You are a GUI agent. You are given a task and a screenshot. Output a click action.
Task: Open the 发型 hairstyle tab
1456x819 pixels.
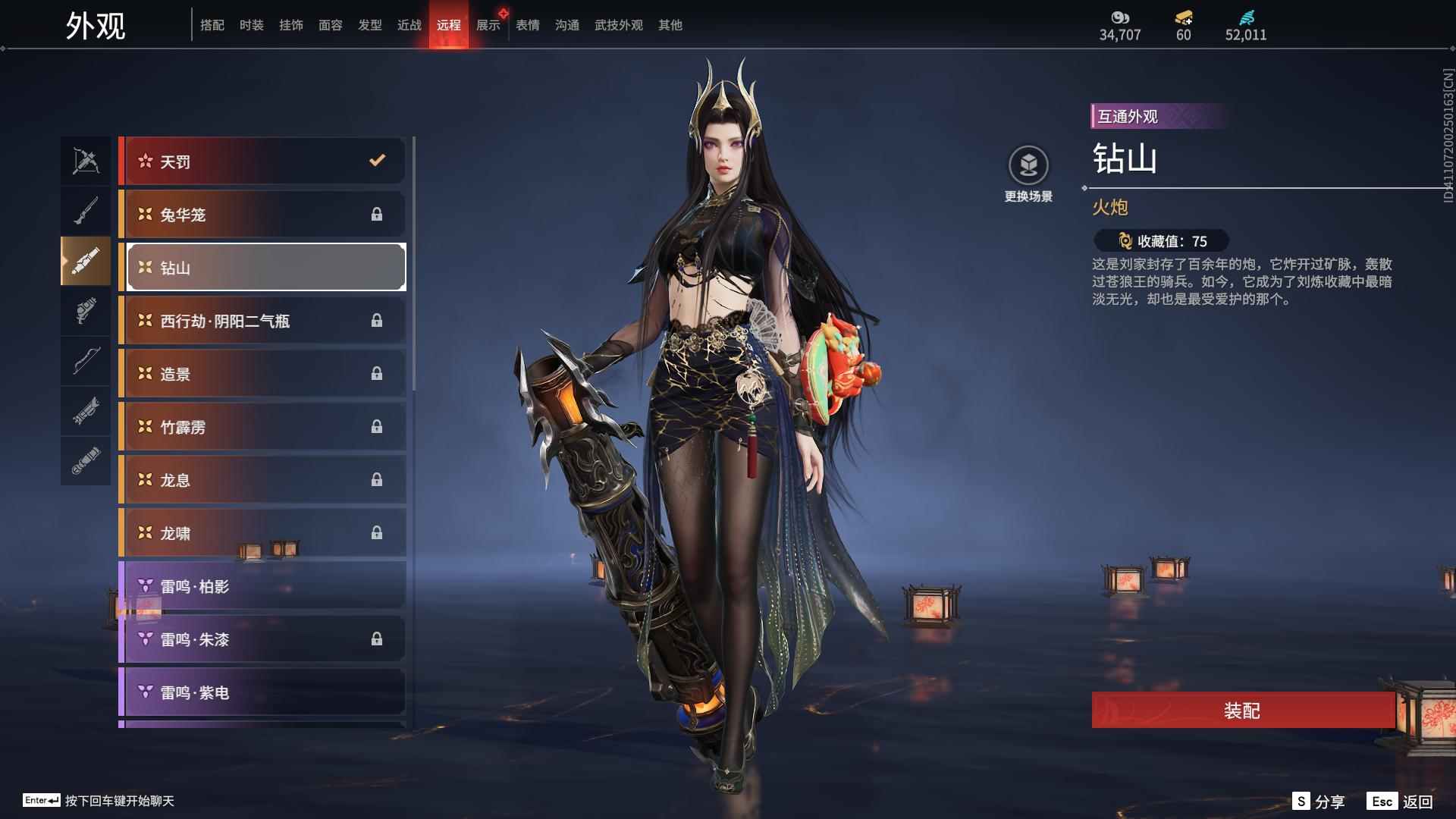coord(369,25)
